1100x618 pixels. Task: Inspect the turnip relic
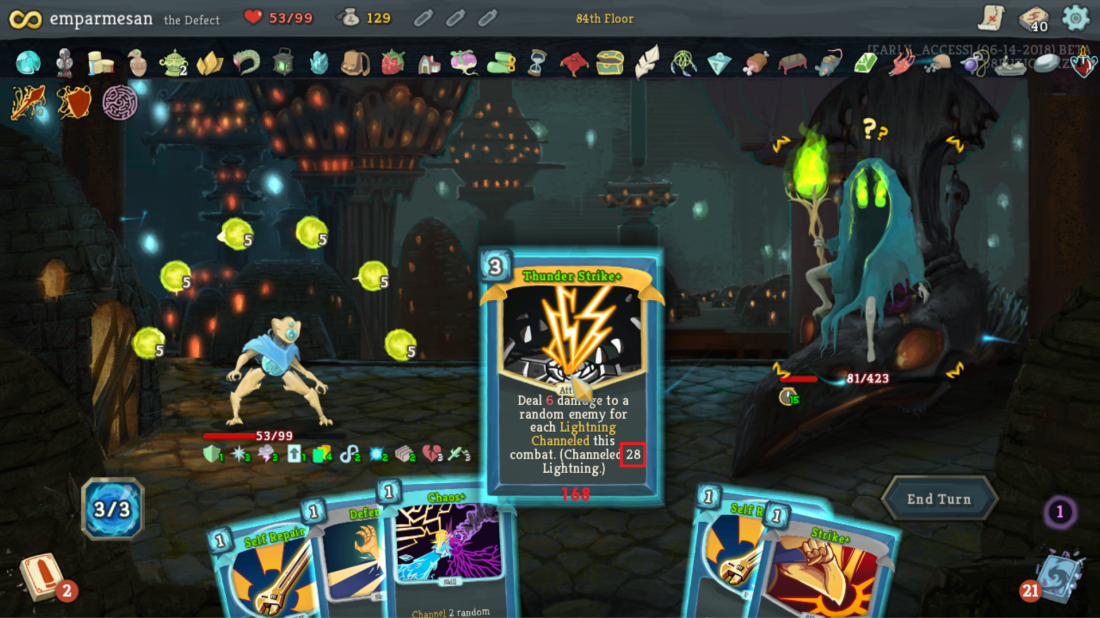[464, 62]
